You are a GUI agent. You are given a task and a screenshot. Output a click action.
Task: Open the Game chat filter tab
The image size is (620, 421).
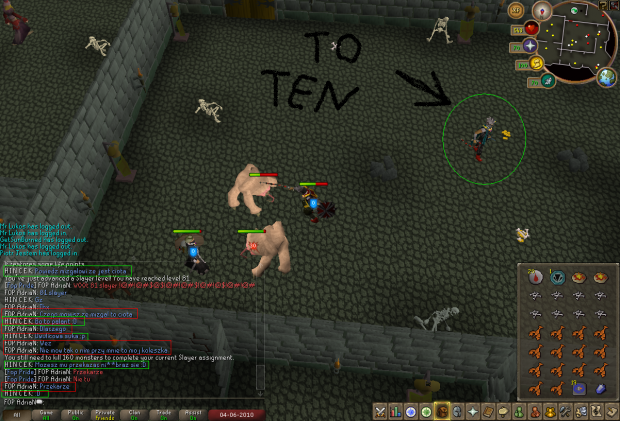click(45, 413)
